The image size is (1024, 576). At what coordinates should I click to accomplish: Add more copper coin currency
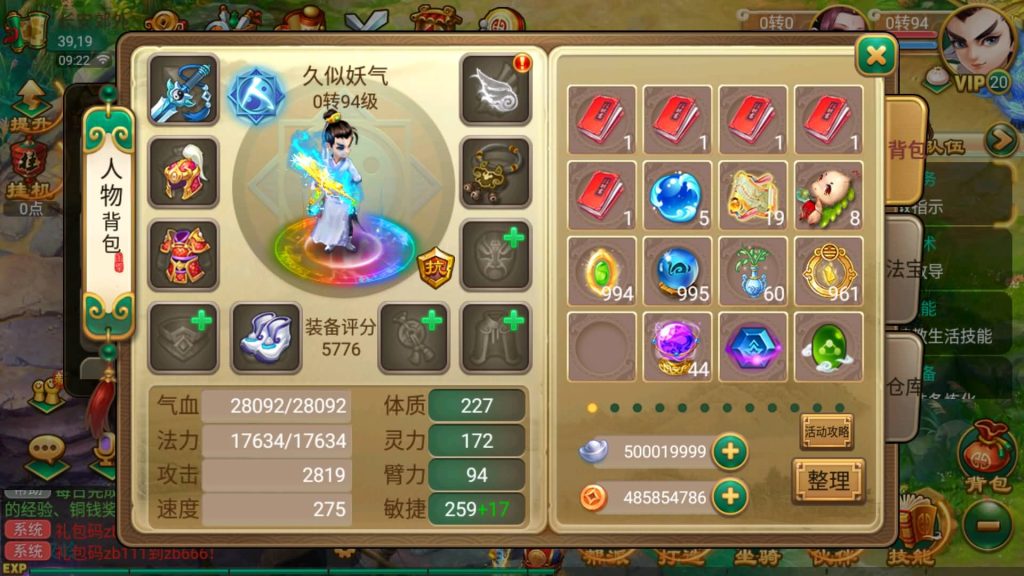730,496
